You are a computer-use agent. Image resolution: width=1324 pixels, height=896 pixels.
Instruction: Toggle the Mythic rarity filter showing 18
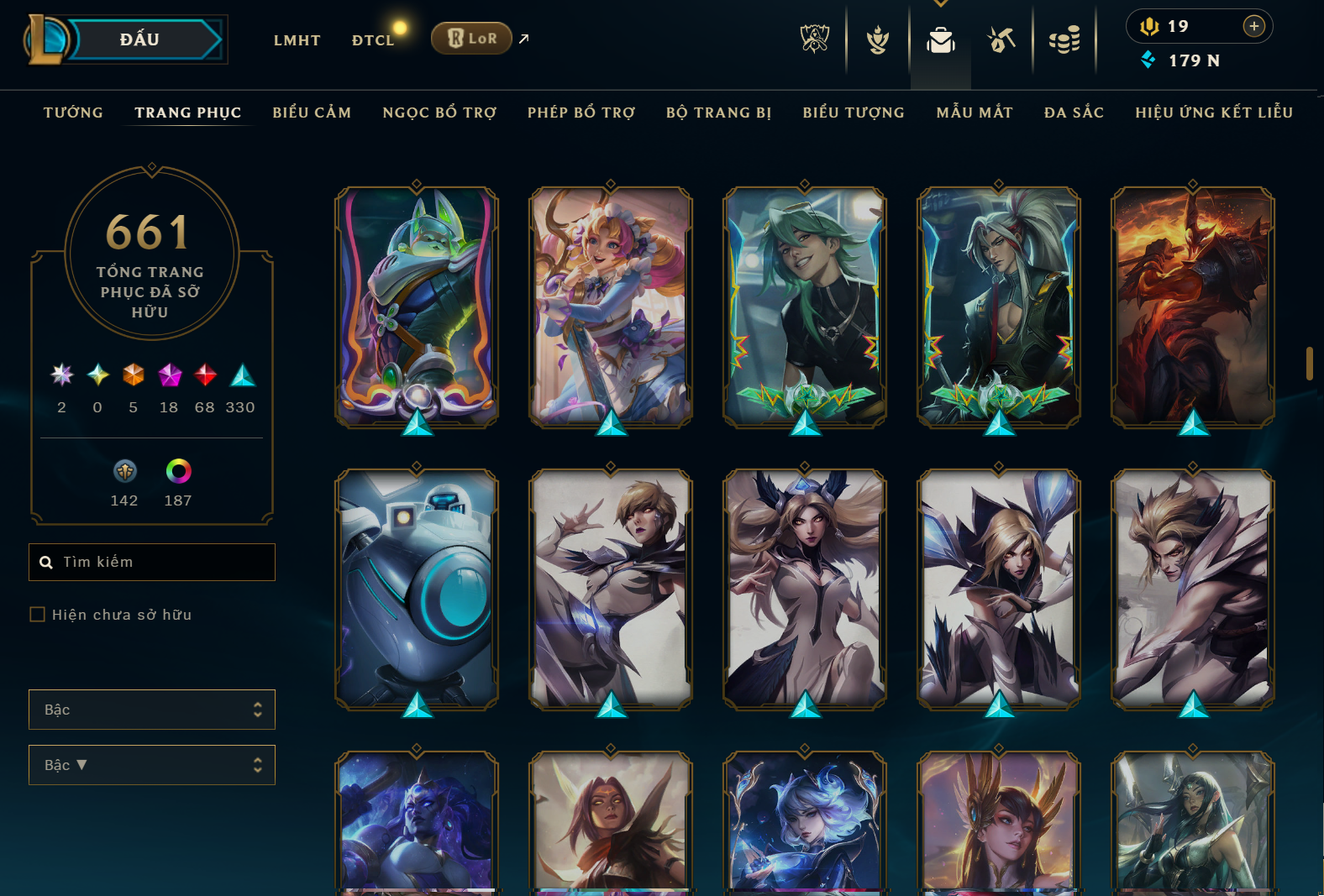(x=168, y=376)
